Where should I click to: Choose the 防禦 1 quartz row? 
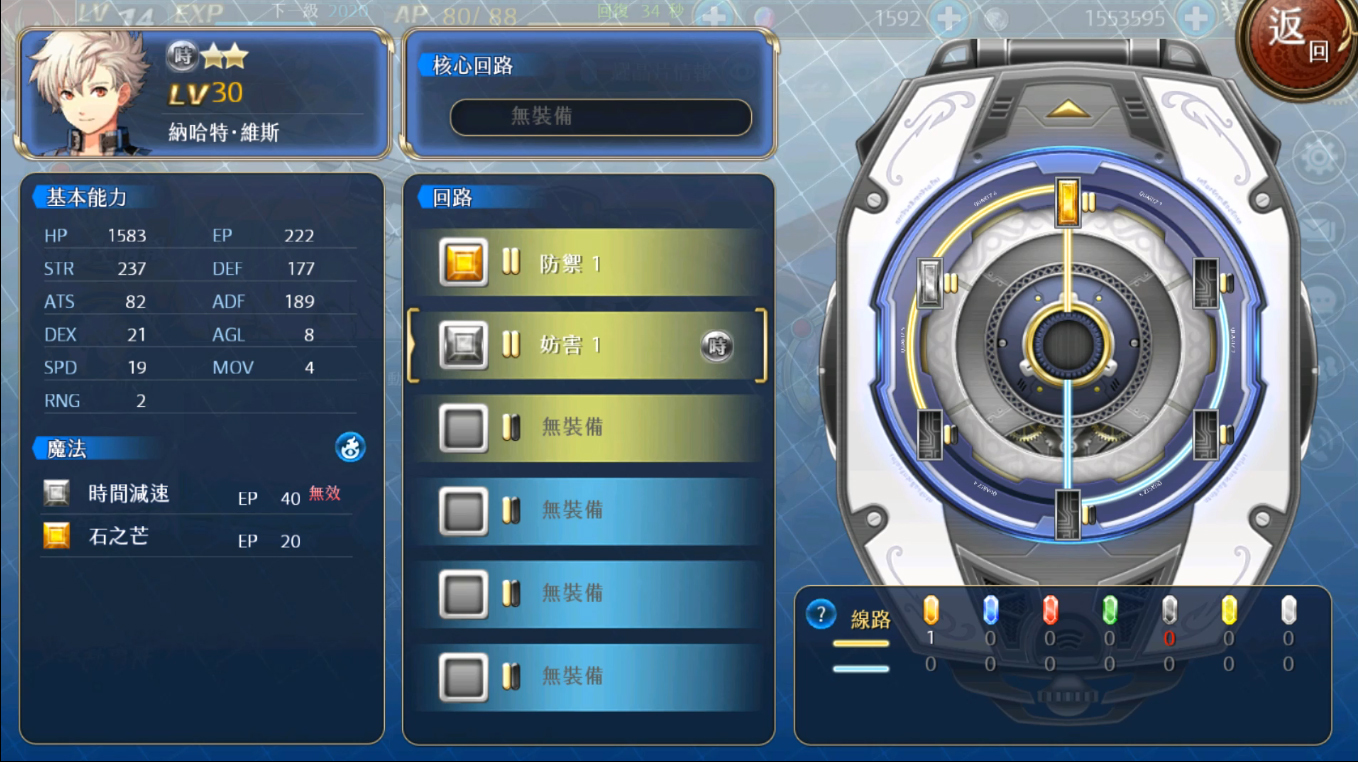tap(588, 263)
